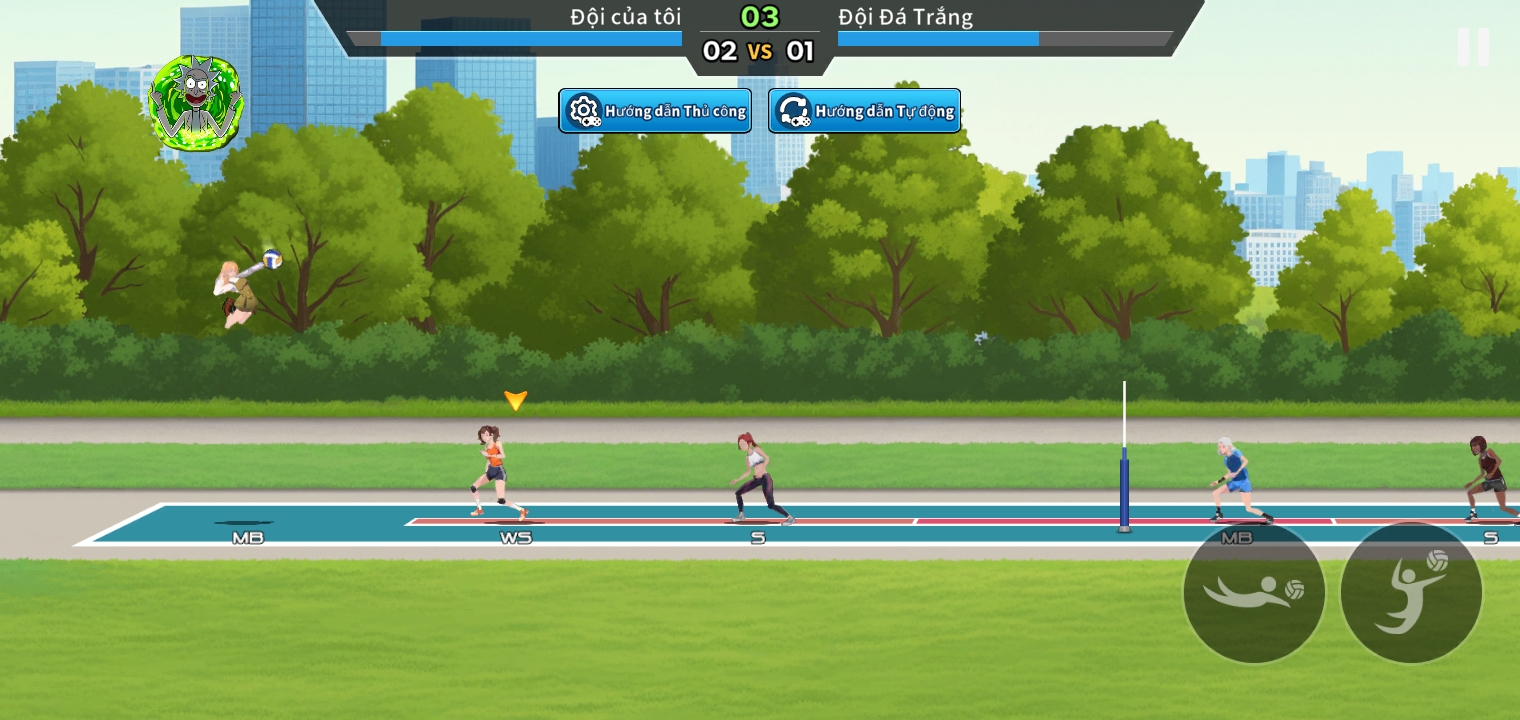Select Hướng dẫn Tự động auto guide
Image resolution: width=1520 pixels, height=720 pixels.
tap(864, 111)
